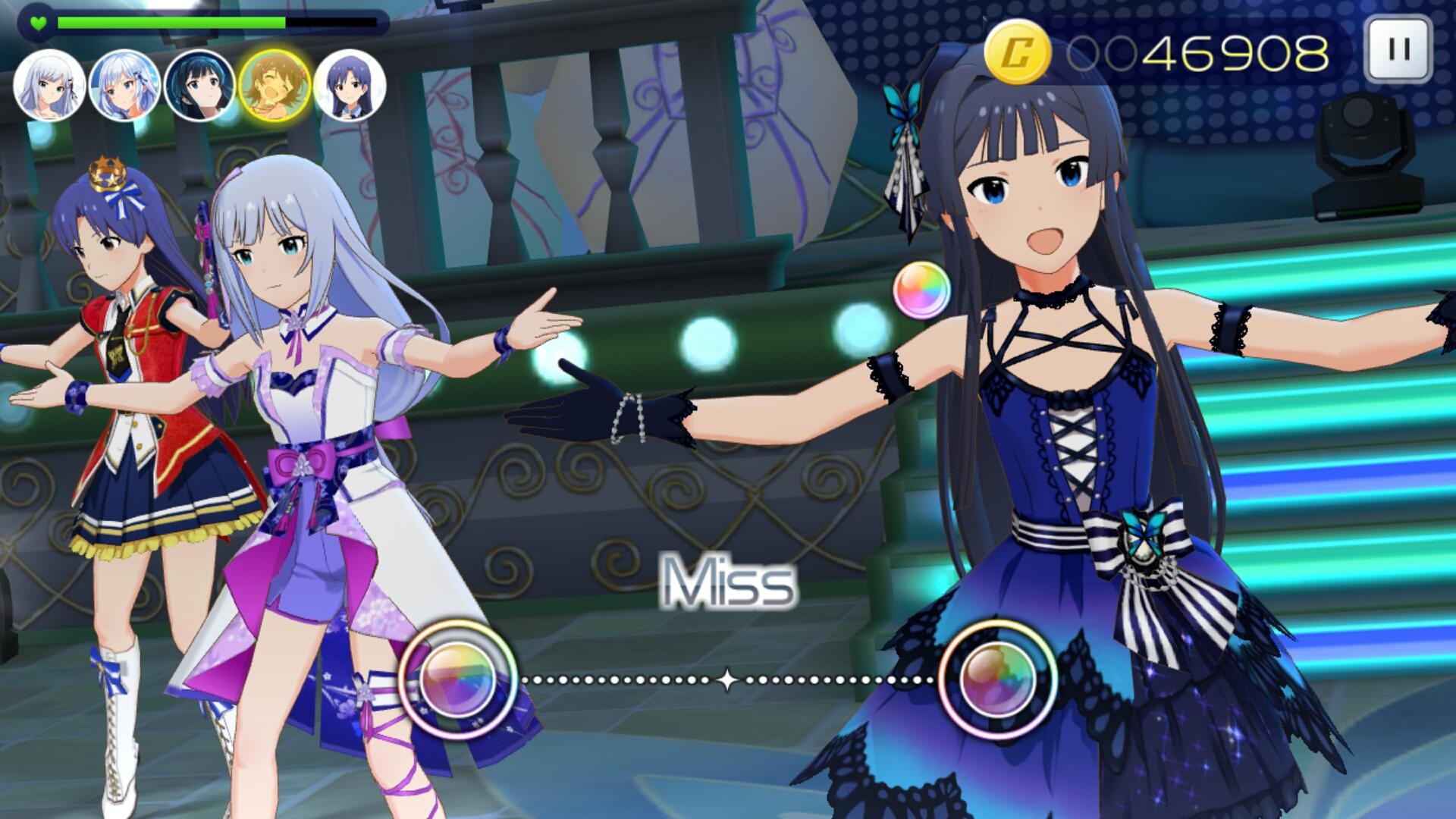The width and height of the screenshot is (1456, 819).
Task: Choose the white-haired green-eyed idol portrait
Action: coord(50,85)
